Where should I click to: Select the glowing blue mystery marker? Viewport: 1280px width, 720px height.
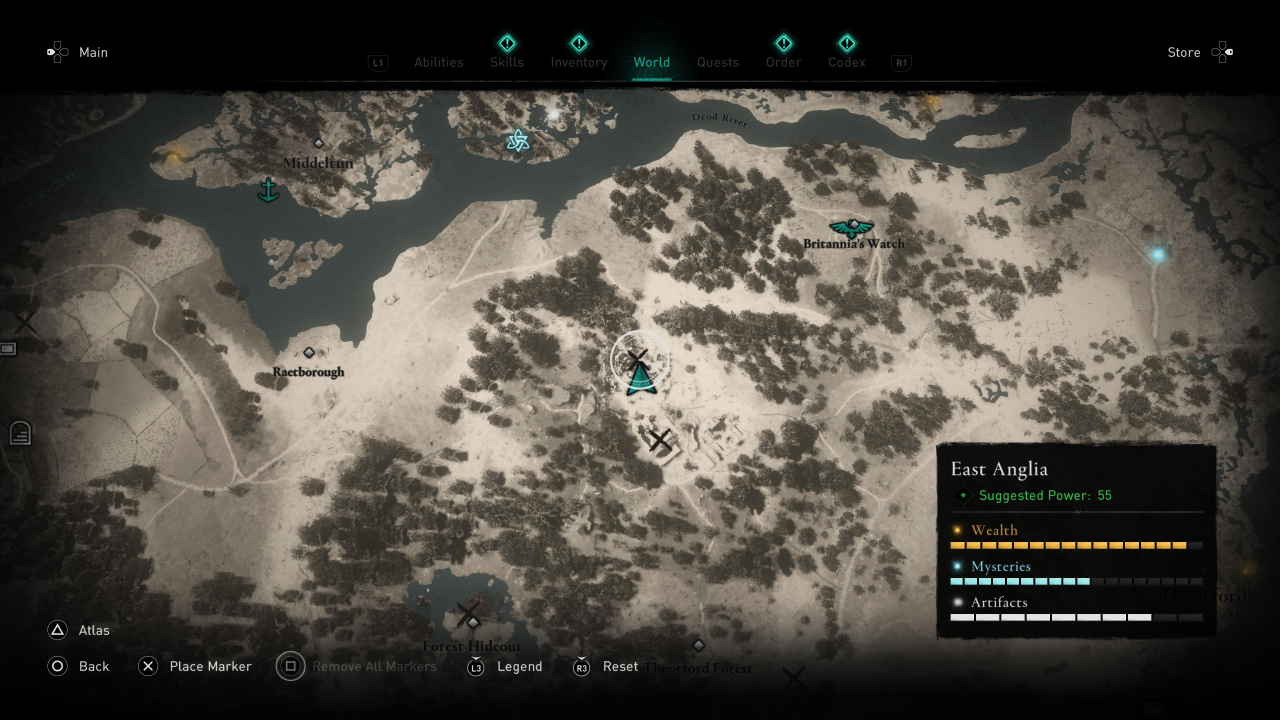click(1158, 255)
